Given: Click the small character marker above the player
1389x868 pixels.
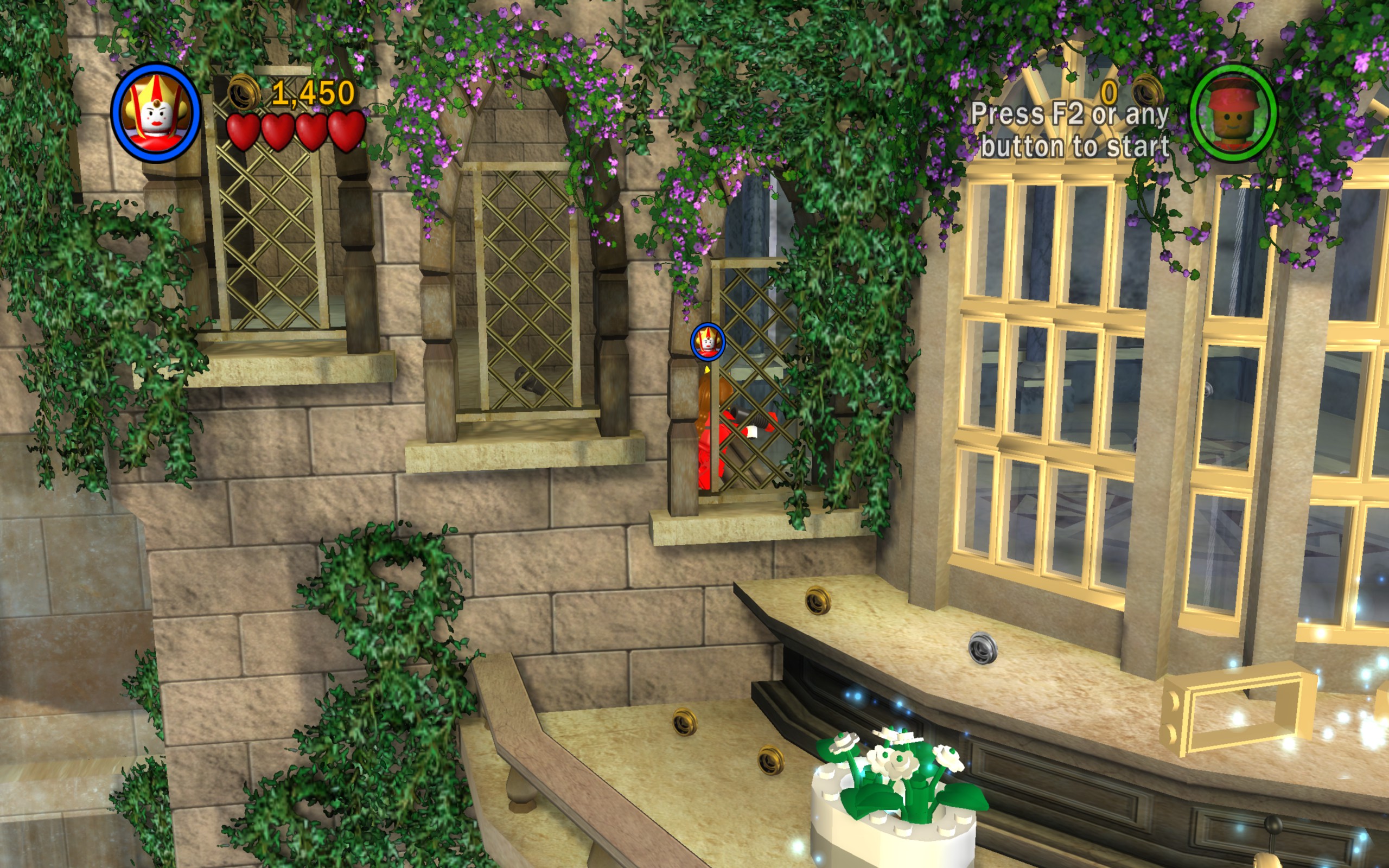Looking at the screenshot, I should pos(708,342).
